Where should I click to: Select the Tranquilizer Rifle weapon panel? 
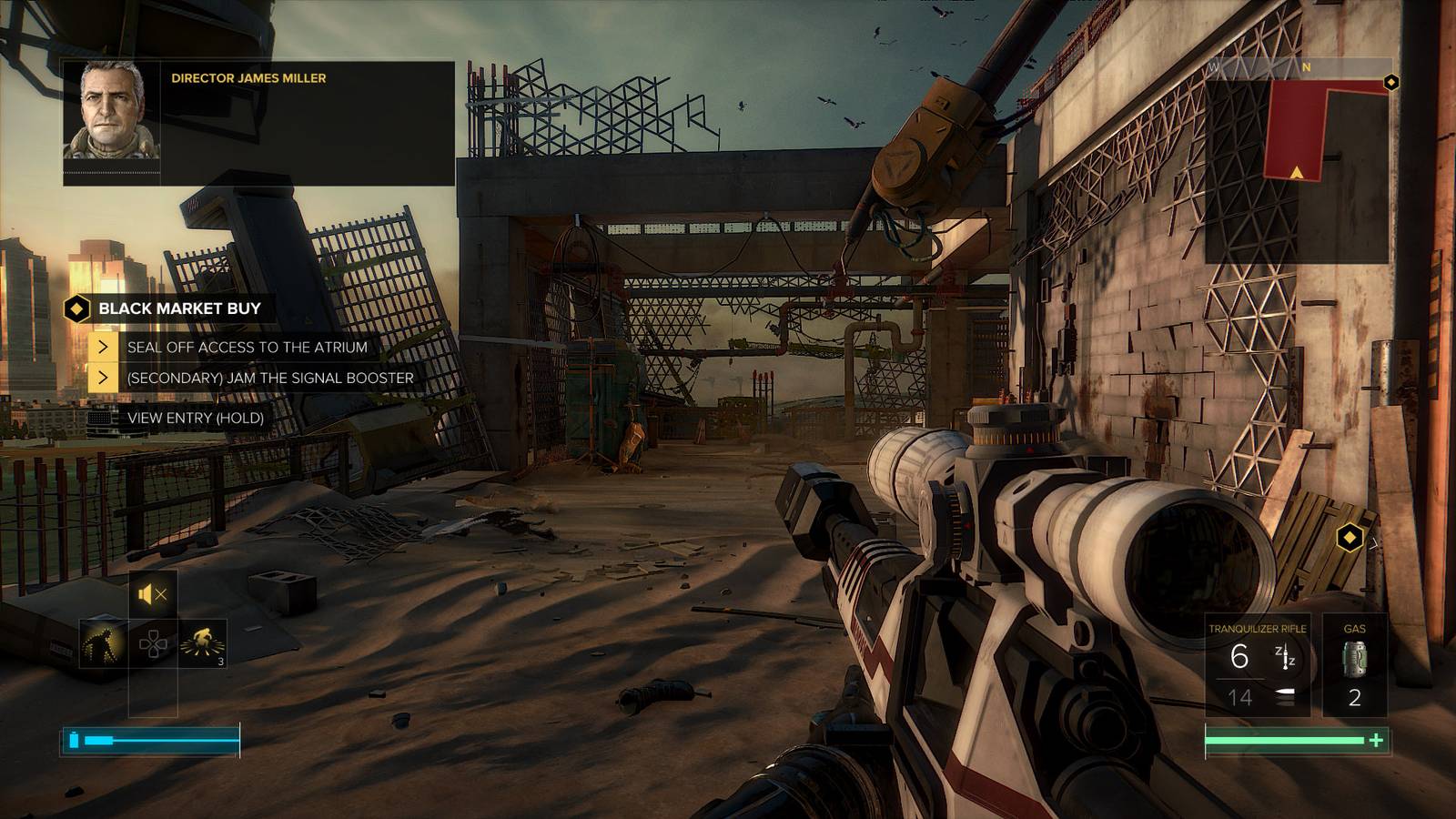pyautogui.click(x=1258, y=669)
